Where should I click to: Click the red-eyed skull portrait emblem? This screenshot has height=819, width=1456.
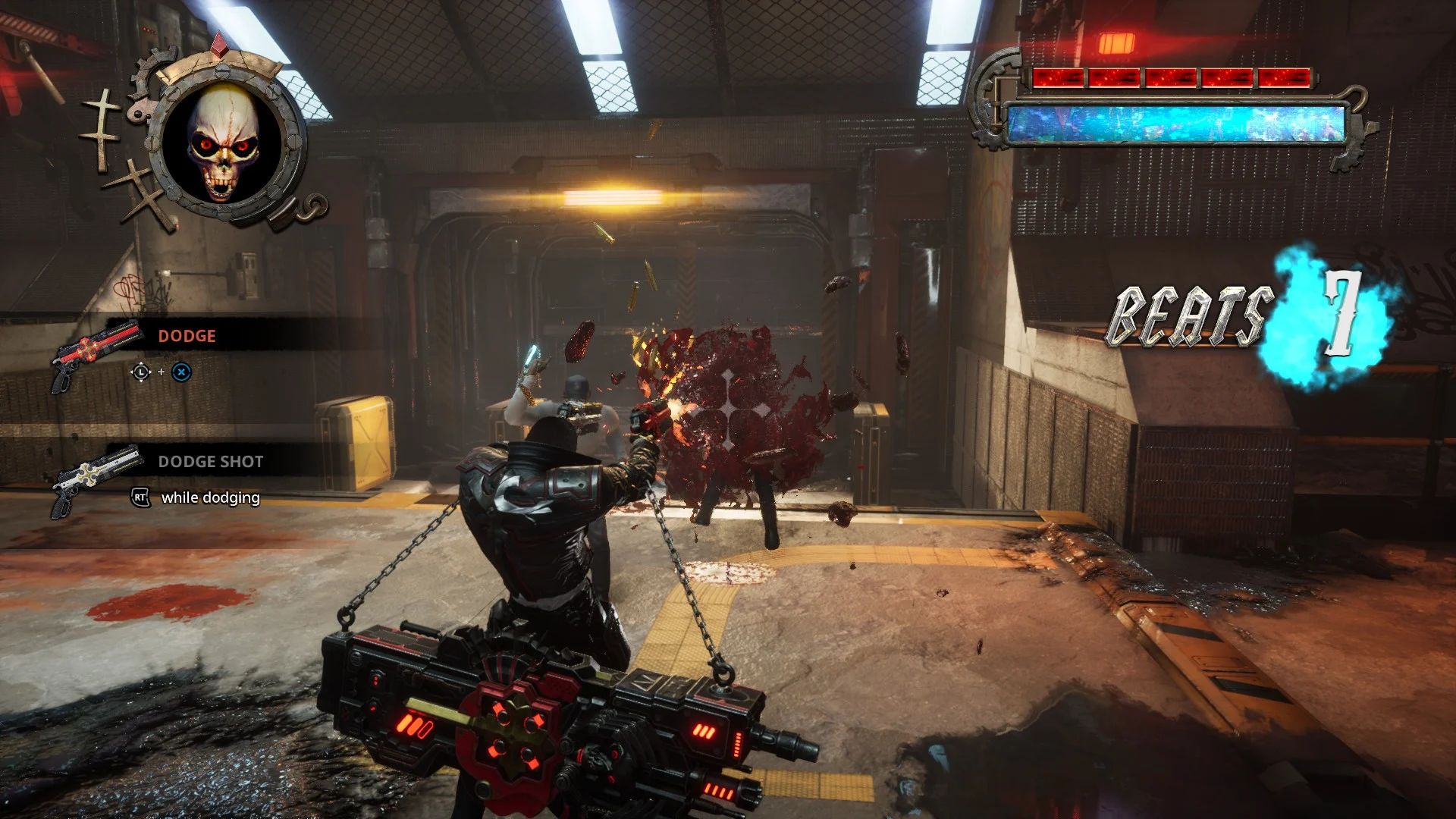[x=223, y=144]
